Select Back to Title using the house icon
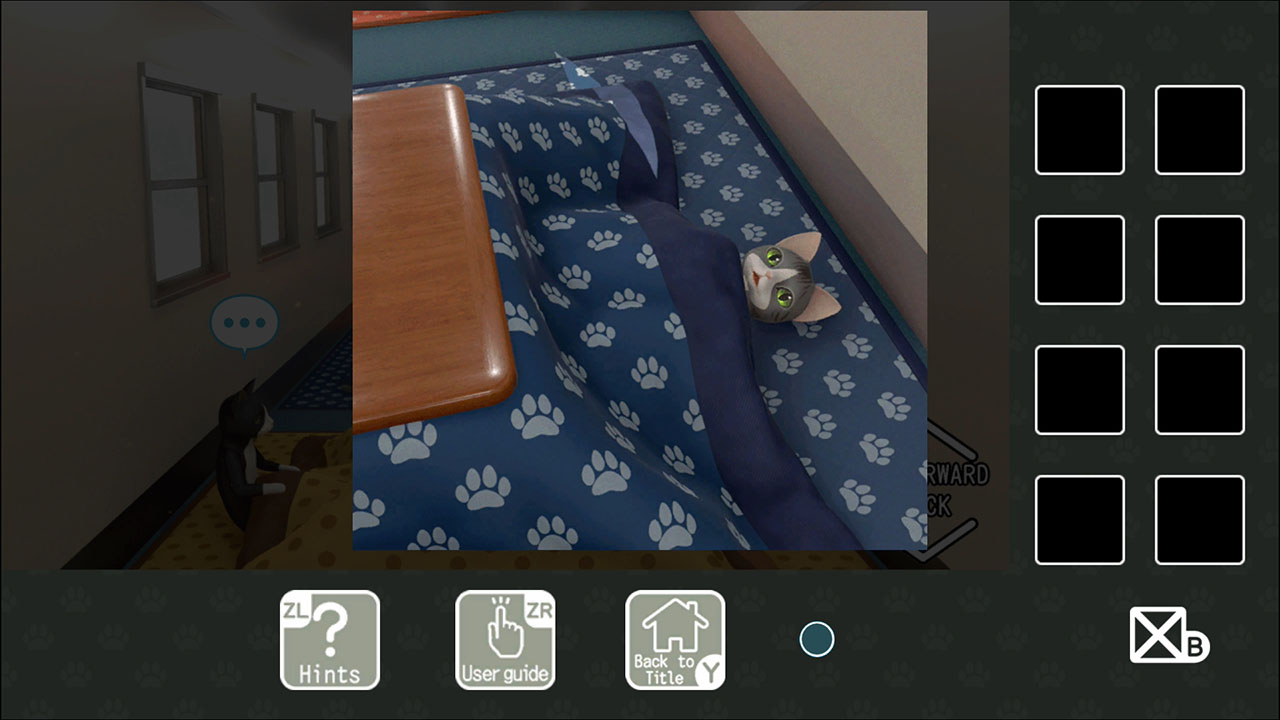Viewport: 1280px width, 720px height. pos(675,640)
